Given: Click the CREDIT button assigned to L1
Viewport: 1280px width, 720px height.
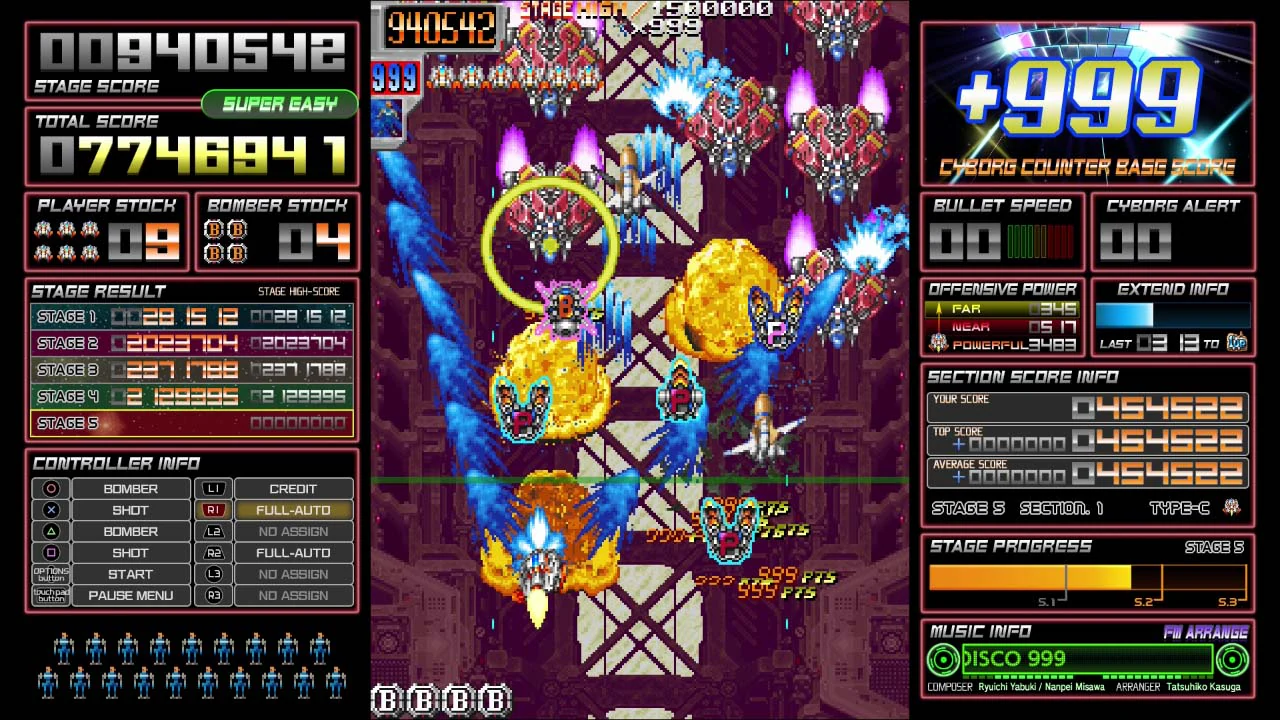Looking at the screenshot, I should pos(294,489).
